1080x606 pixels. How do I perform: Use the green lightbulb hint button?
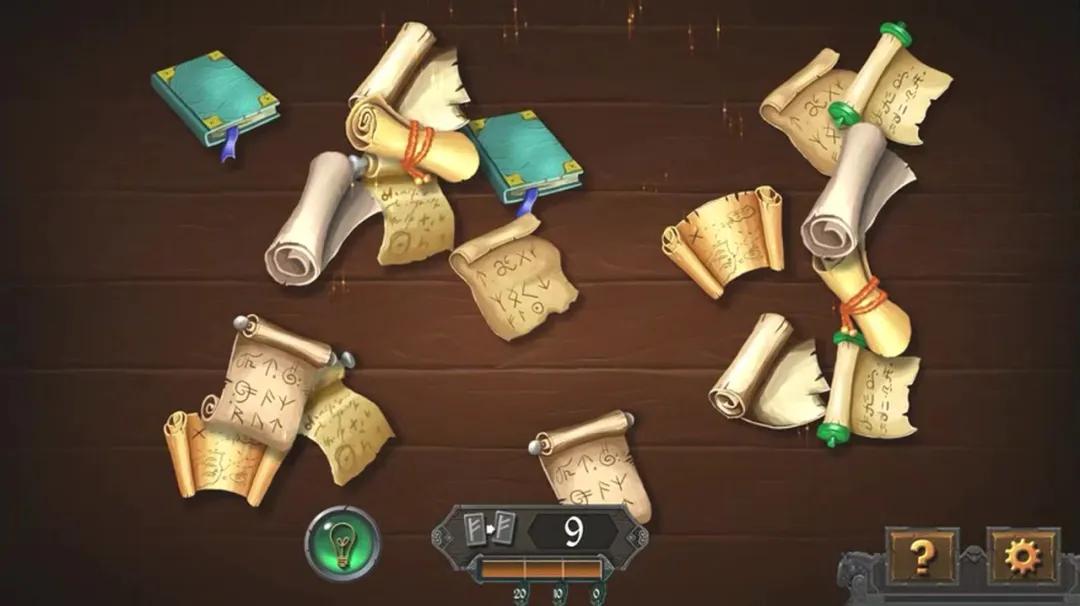click(x=342, y=543)
